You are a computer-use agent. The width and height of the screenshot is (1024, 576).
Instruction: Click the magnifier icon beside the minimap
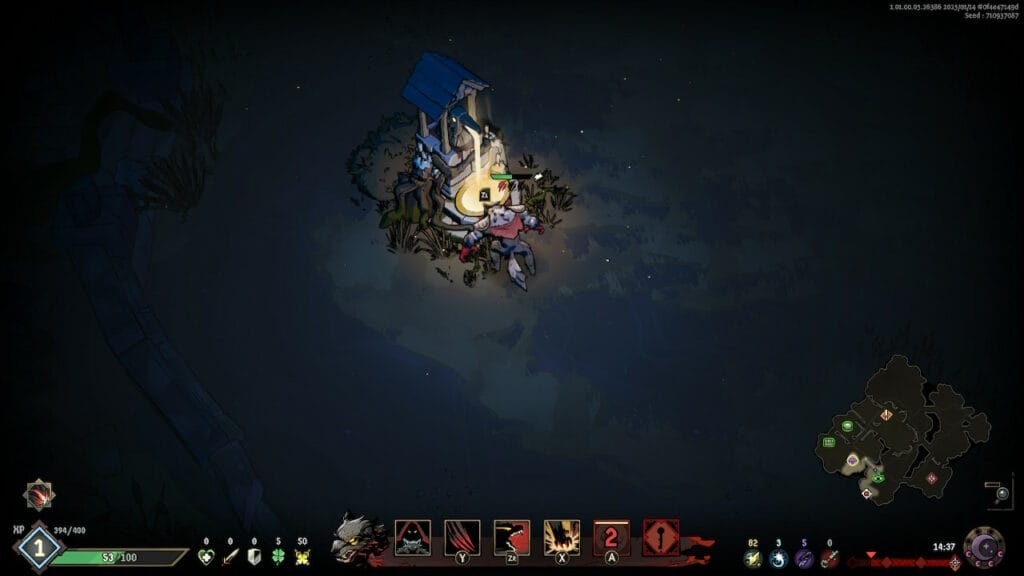(1001, 493)
